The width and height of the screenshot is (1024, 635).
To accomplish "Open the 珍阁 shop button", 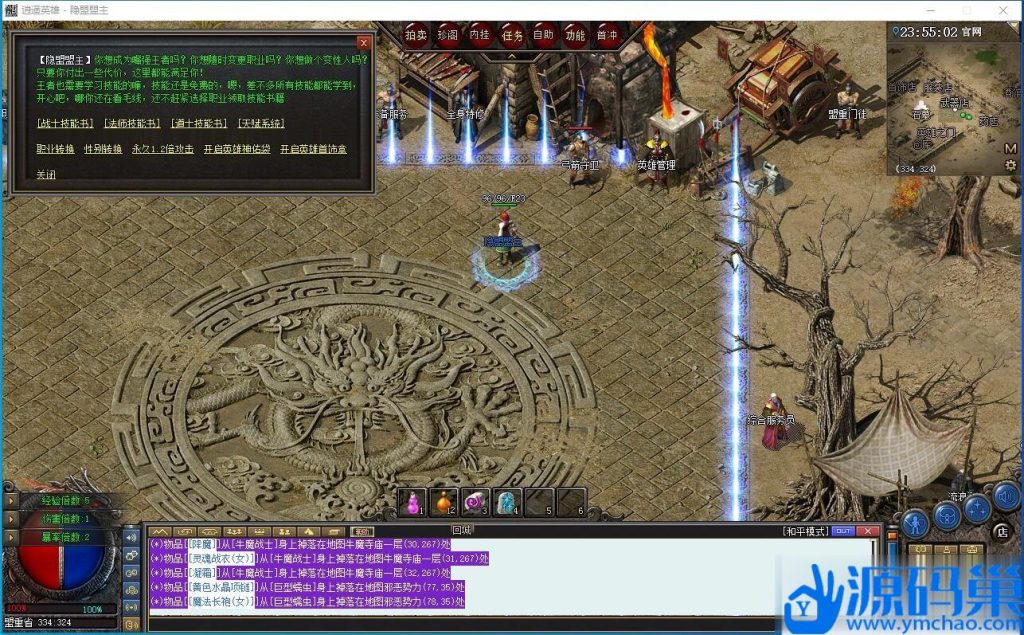I will point(448,35).
